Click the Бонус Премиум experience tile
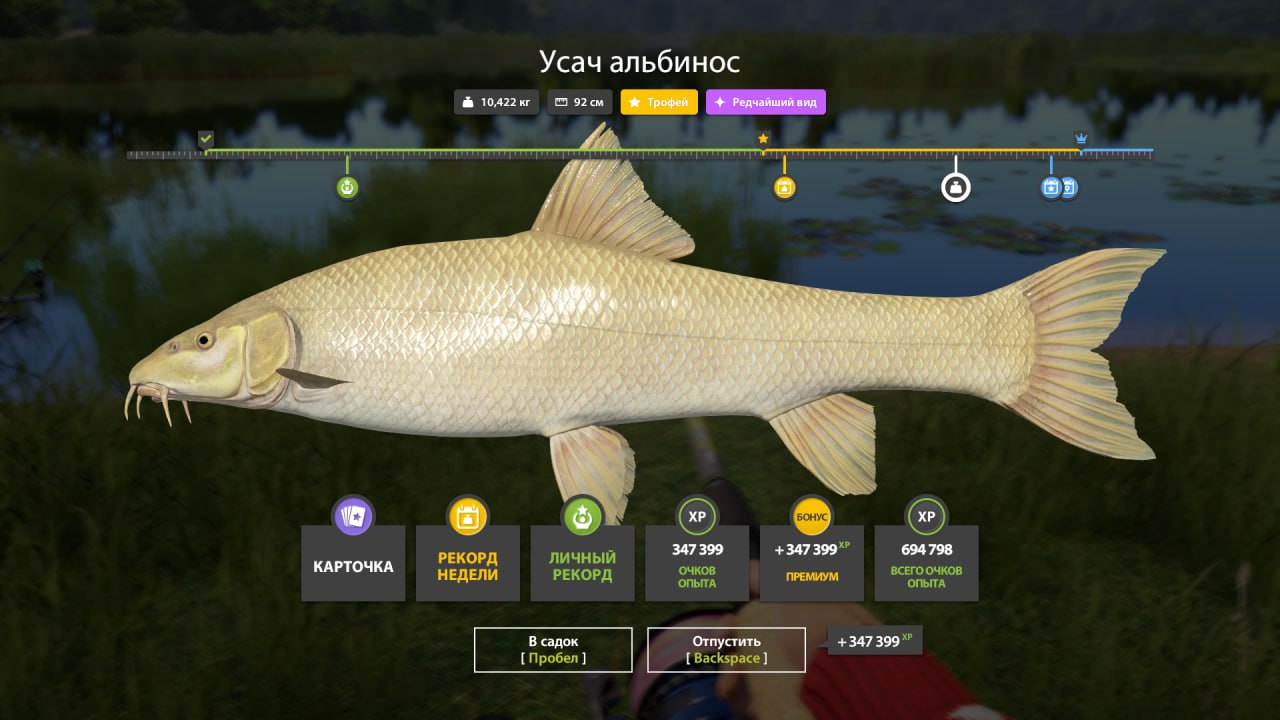1280x720 pixels. coord(812,564)
